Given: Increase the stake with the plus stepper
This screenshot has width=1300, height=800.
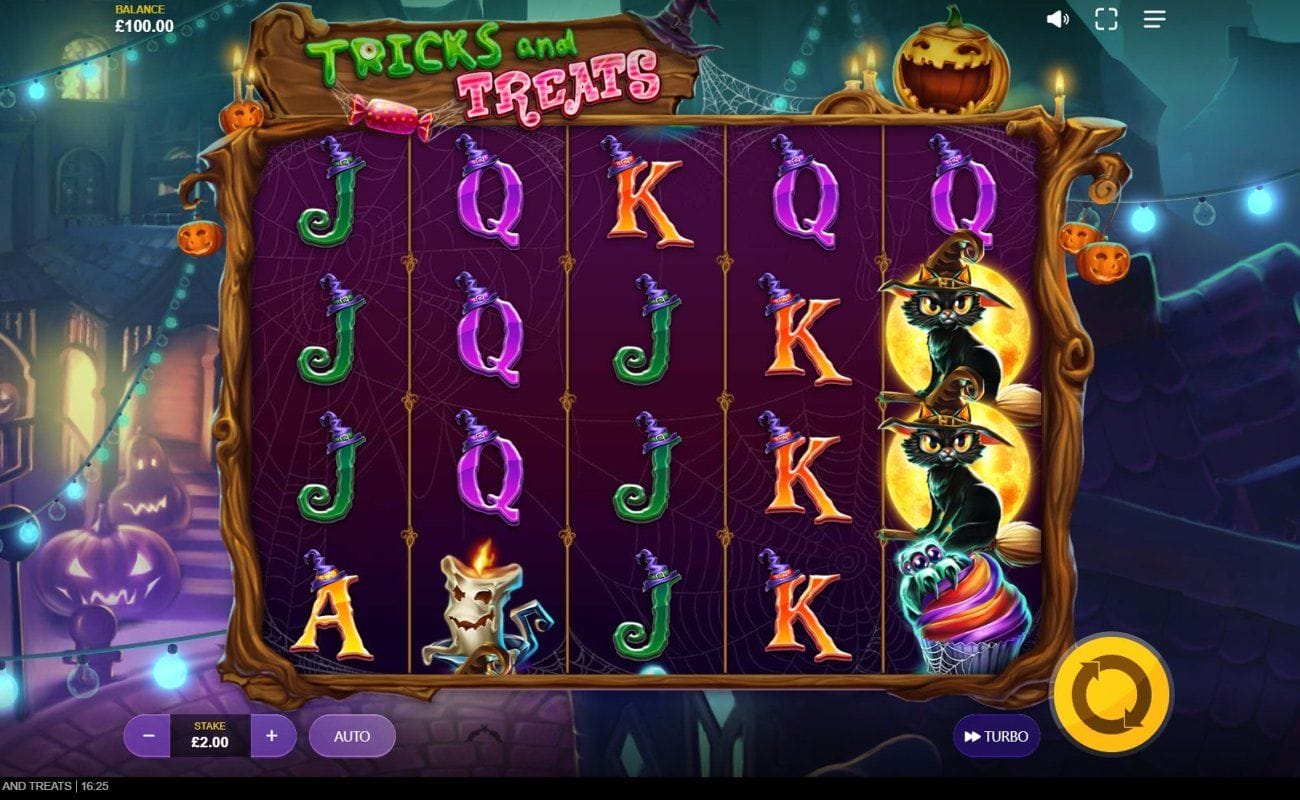Looking at the screenshot, I should coord(268,736).
